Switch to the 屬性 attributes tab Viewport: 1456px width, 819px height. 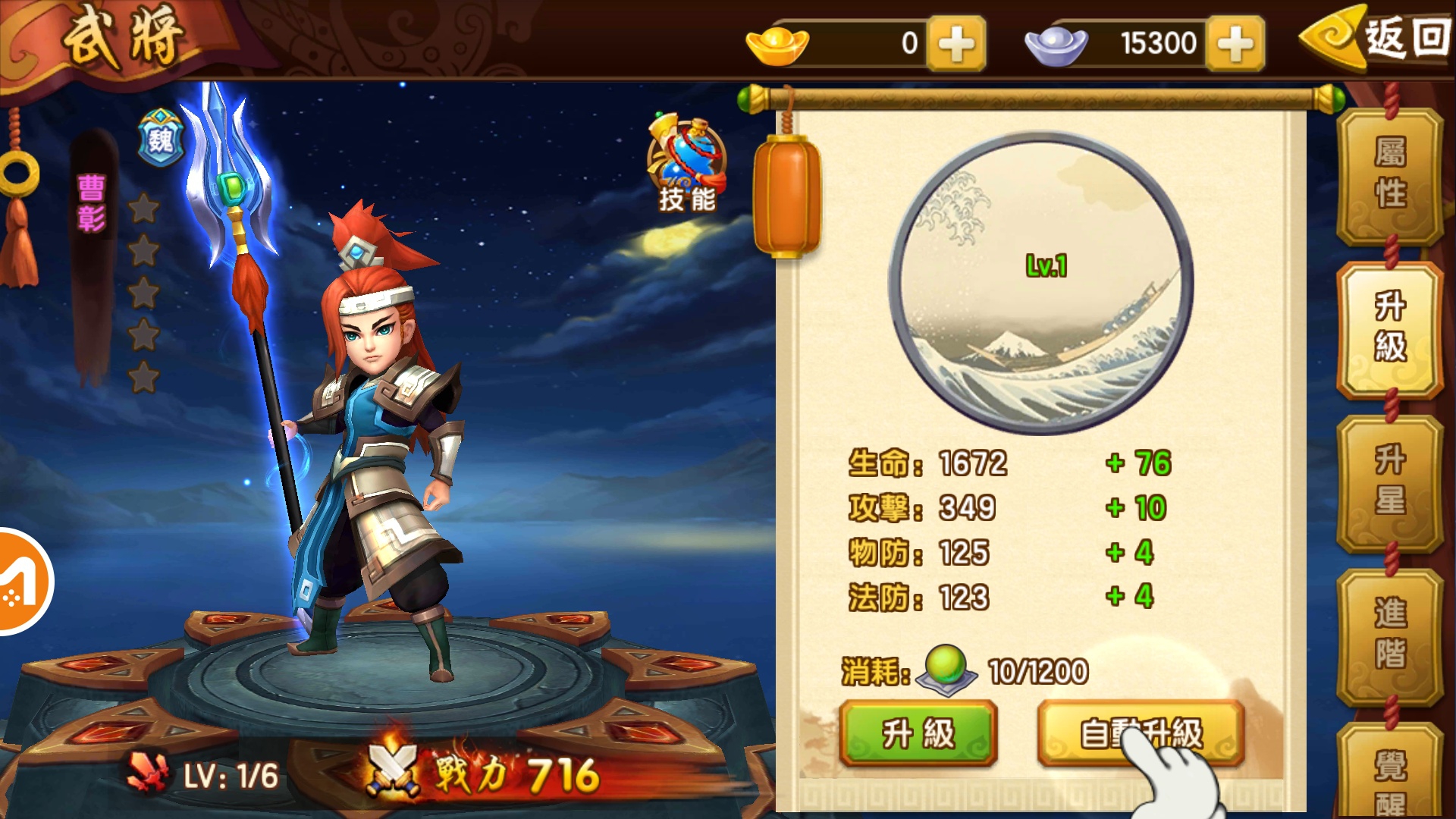click(1390, 174)
